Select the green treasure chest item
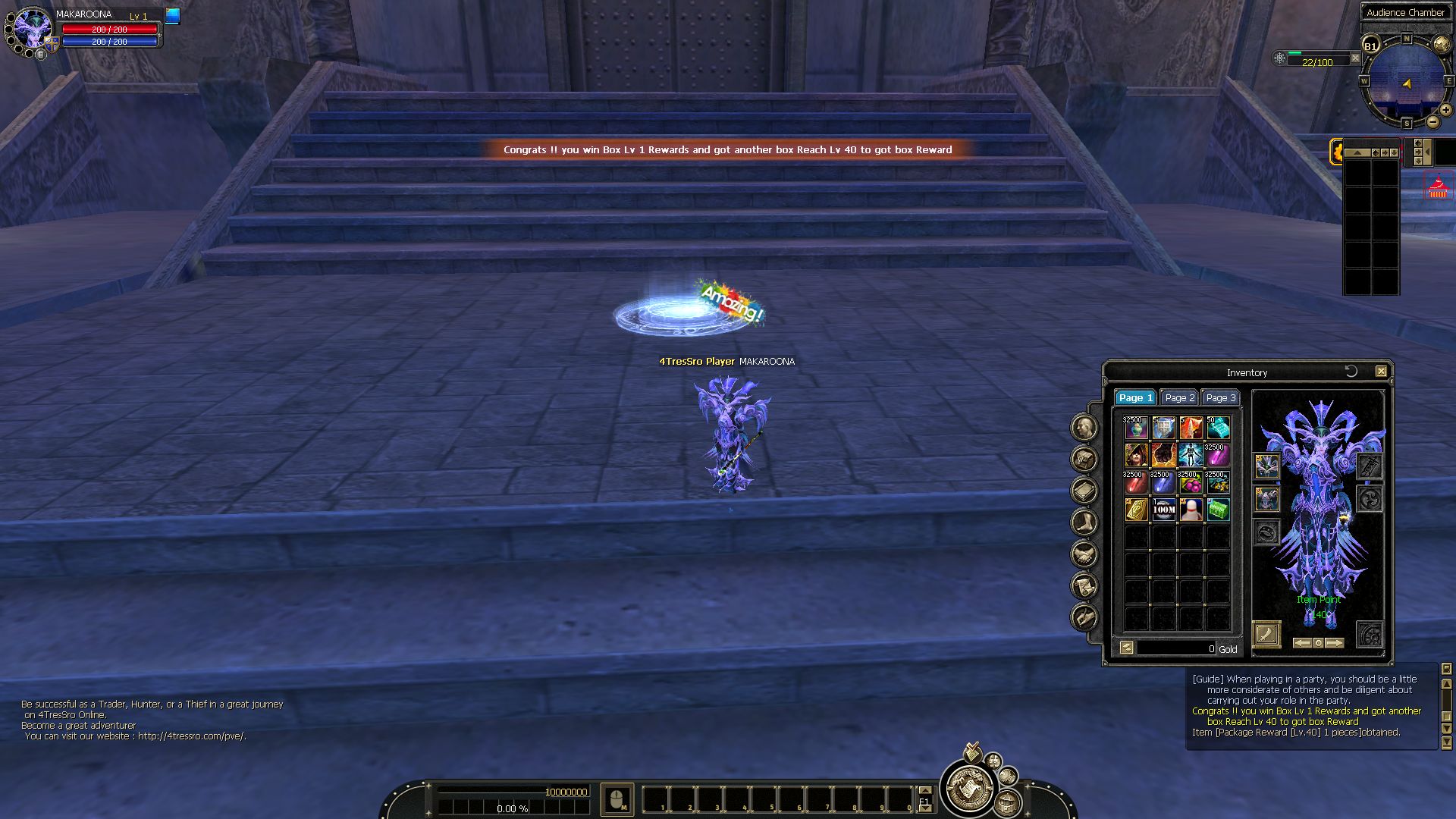Screen dimensions: 1456x819 (1217, 510)
